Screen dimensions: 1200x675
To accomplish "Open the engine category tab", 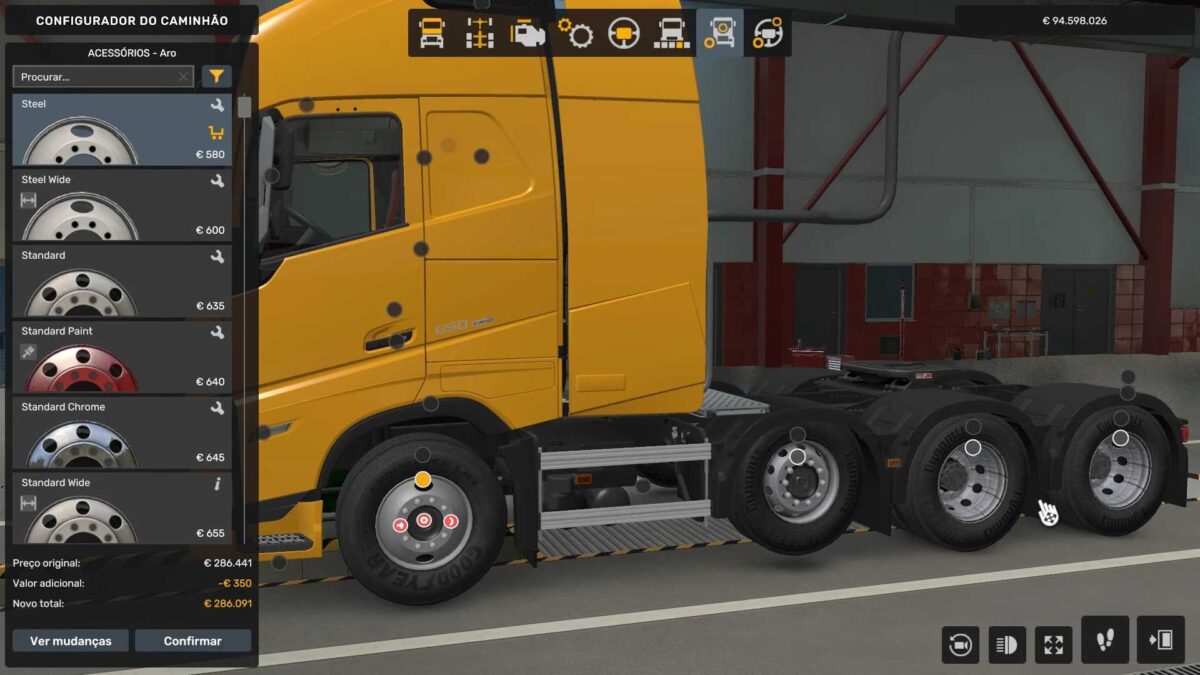I will [x=528, y=33].
